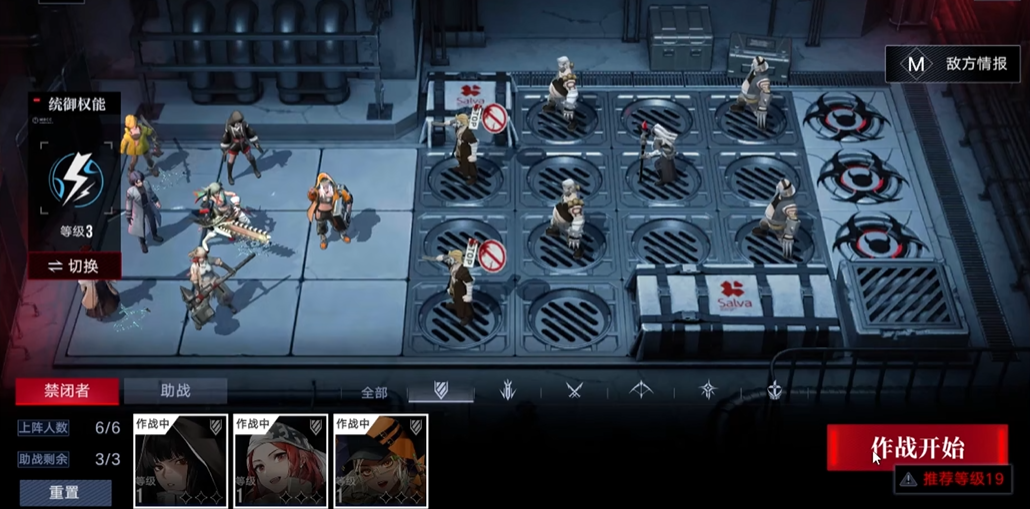This screenshot has height=509, width=1030.
Task: Filter by the shield class icon
Action: pyautogui.click(x=440, y=390)
